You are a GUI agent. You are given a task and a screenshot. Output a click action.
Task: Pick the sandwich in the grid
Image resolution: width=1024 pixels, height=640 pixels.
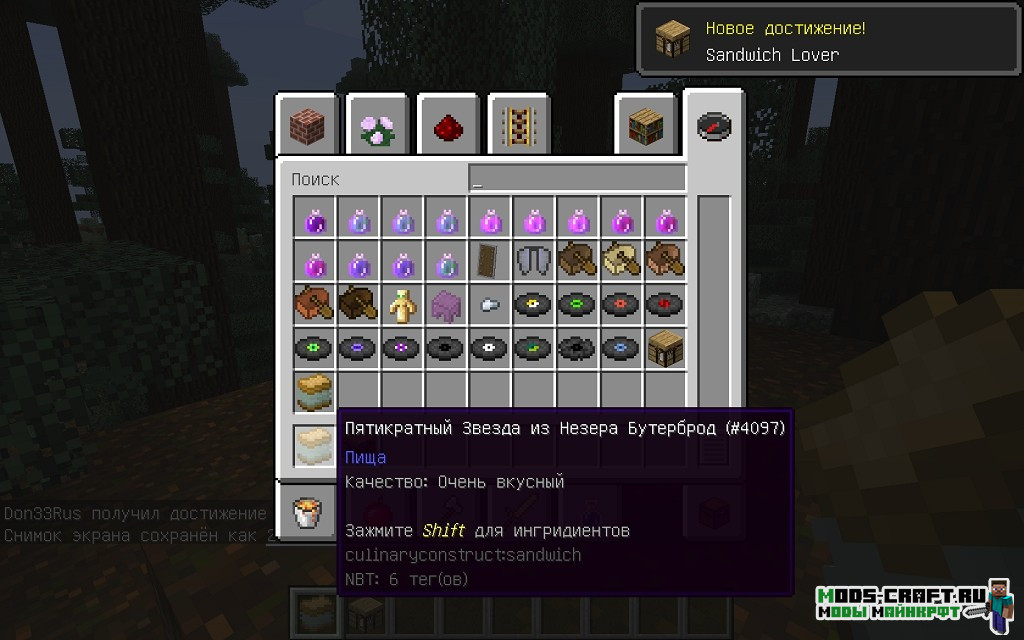click(314, 393)
